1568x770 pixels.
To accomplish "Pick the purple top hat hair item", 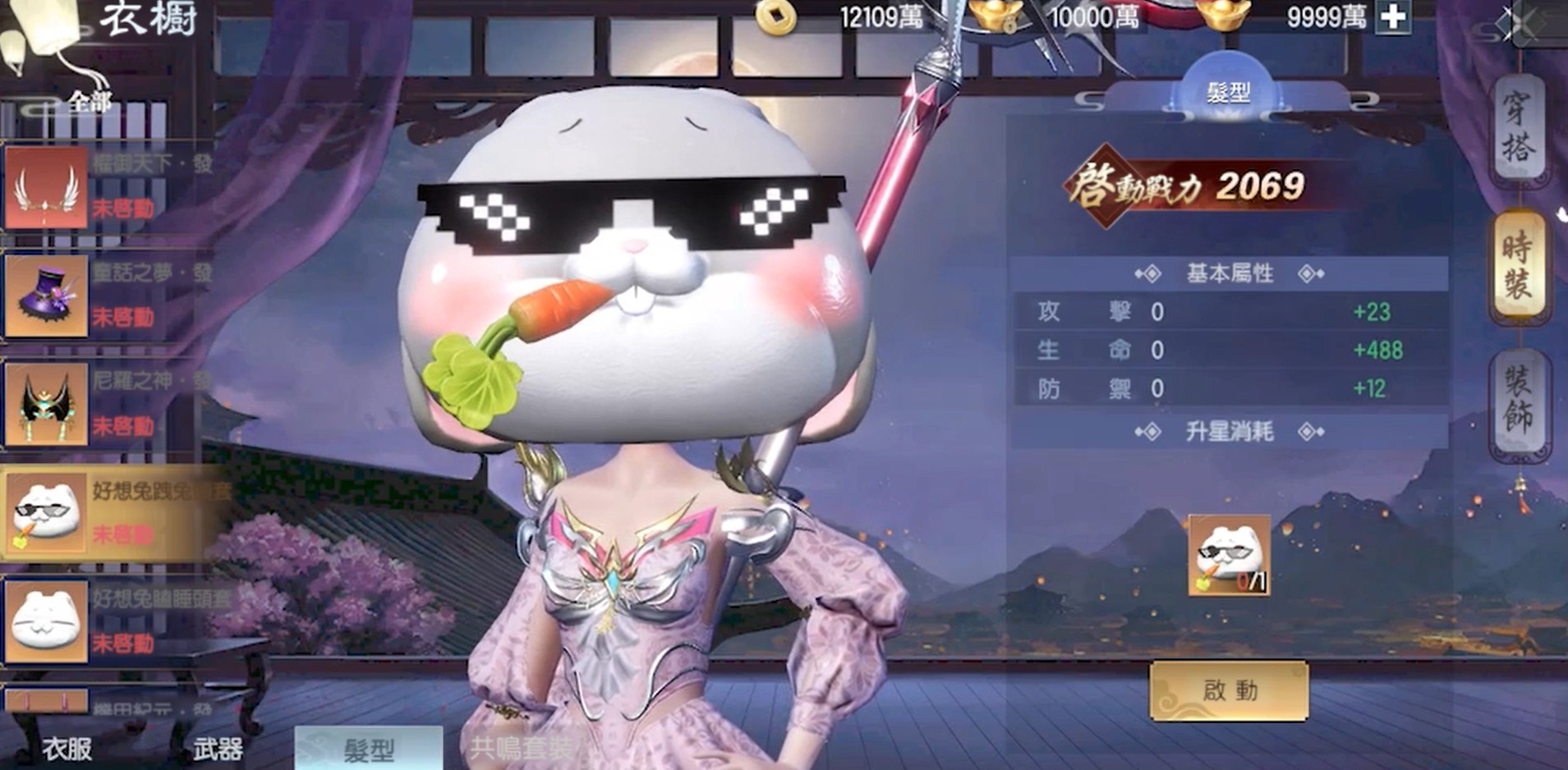I will pos(47,296).
